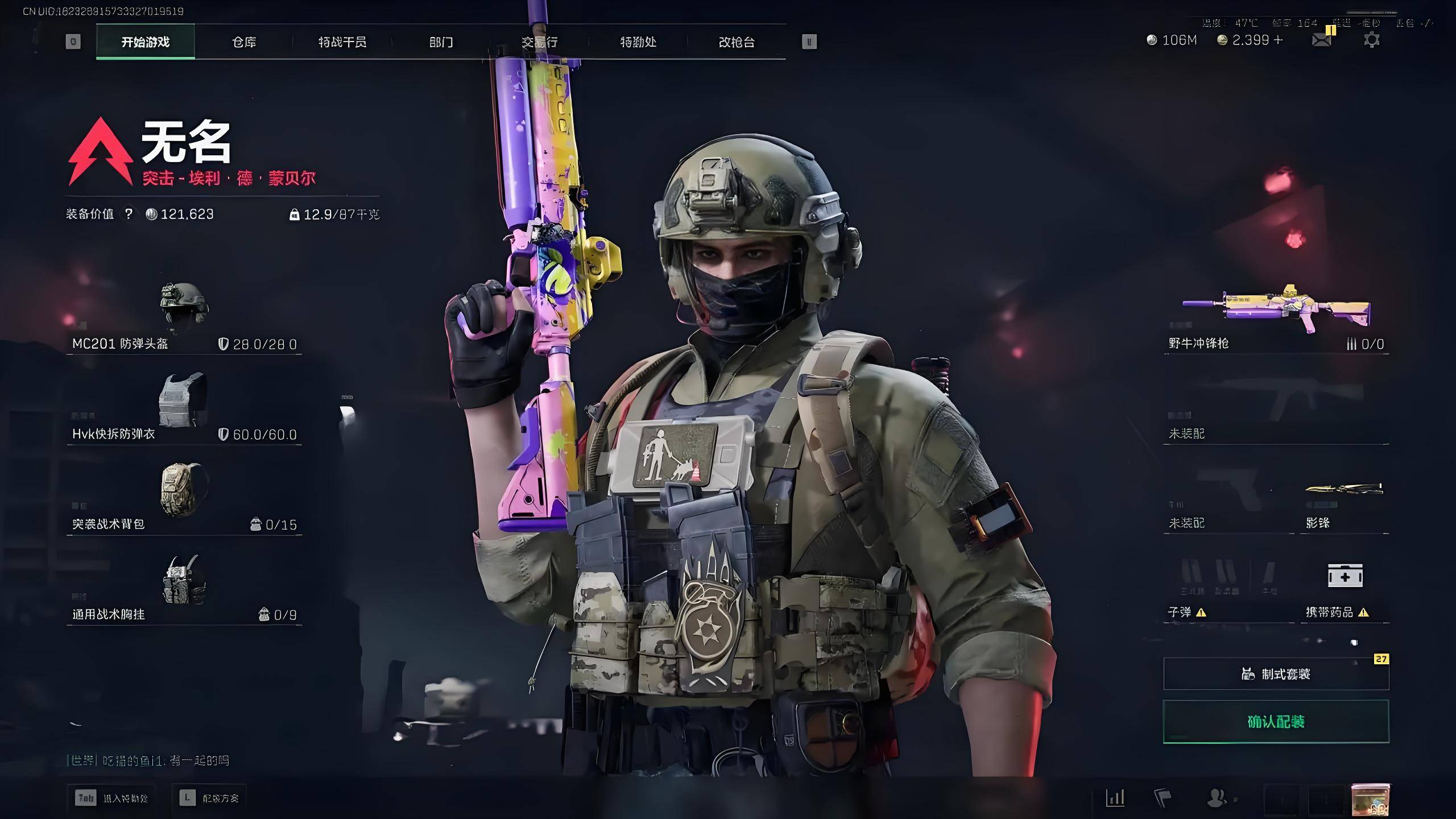Viewport: 1456px width, 819px height.
Task: Open the 仓库 warehouse tab
Action: coord(244,42)
